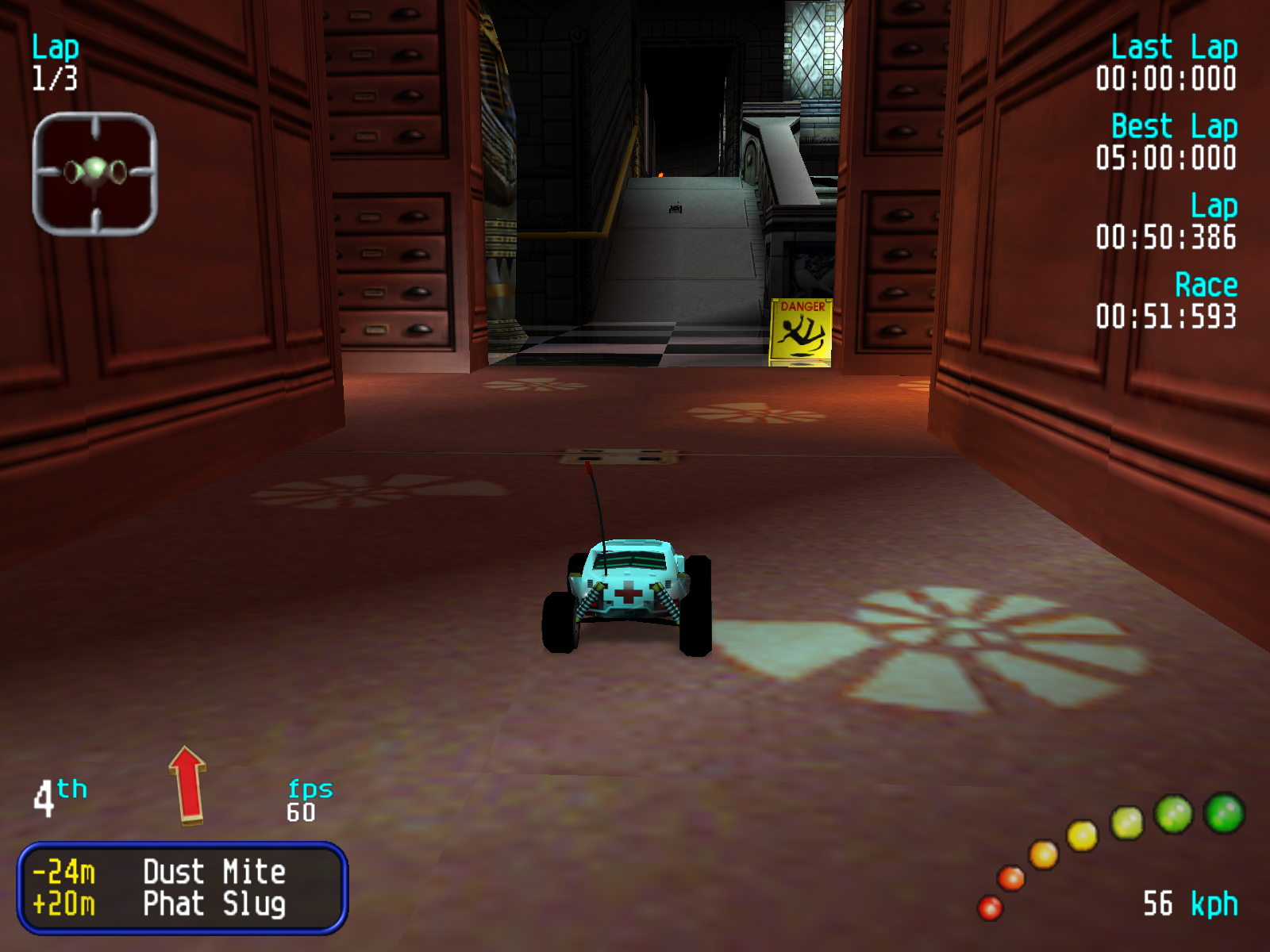Click the red direction arrow indicator
Screen dimensions: 1270x952
click(x=188, y=785)
